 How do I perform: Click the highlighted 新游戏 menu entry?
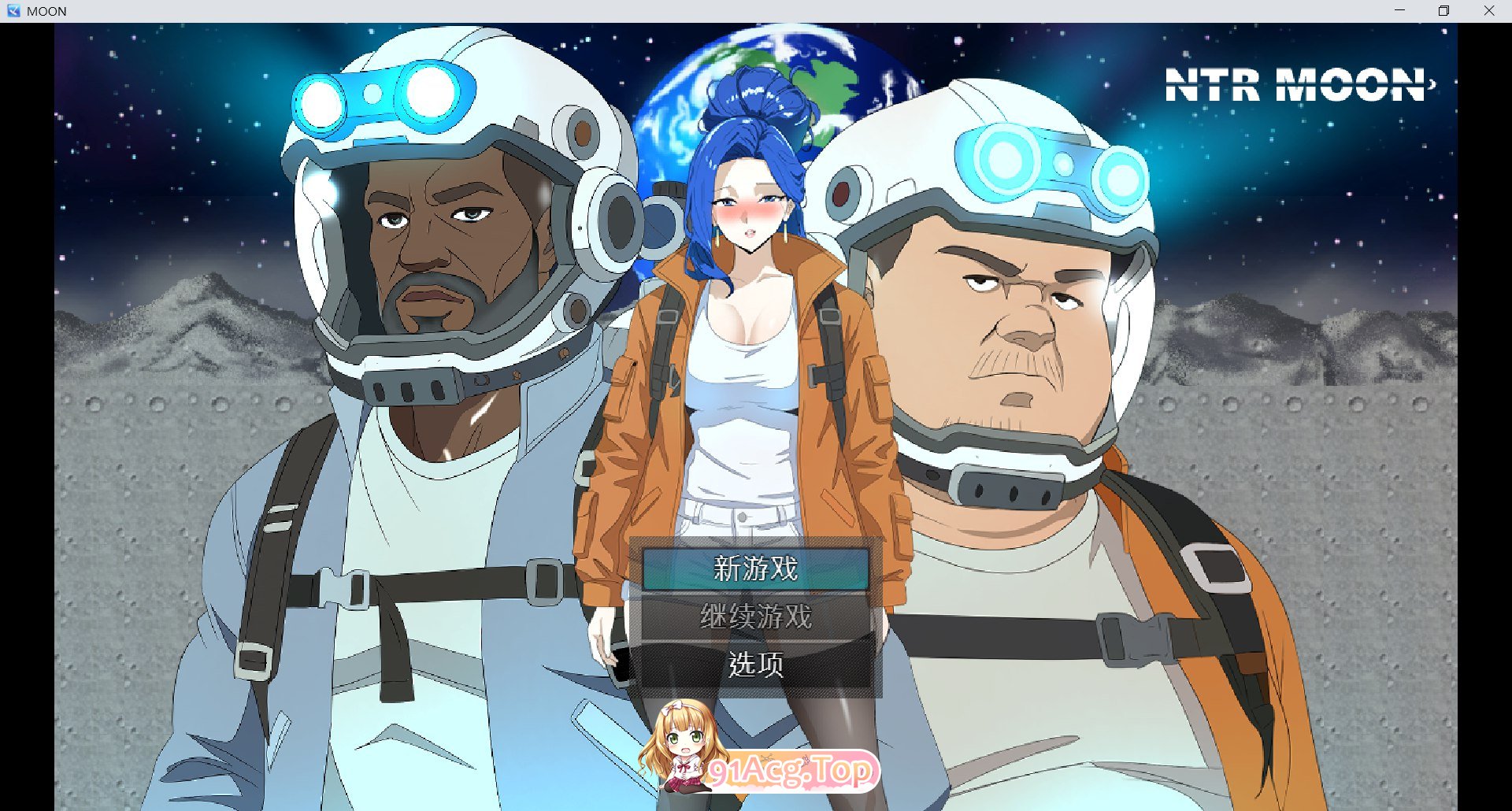tap(754, 568)
